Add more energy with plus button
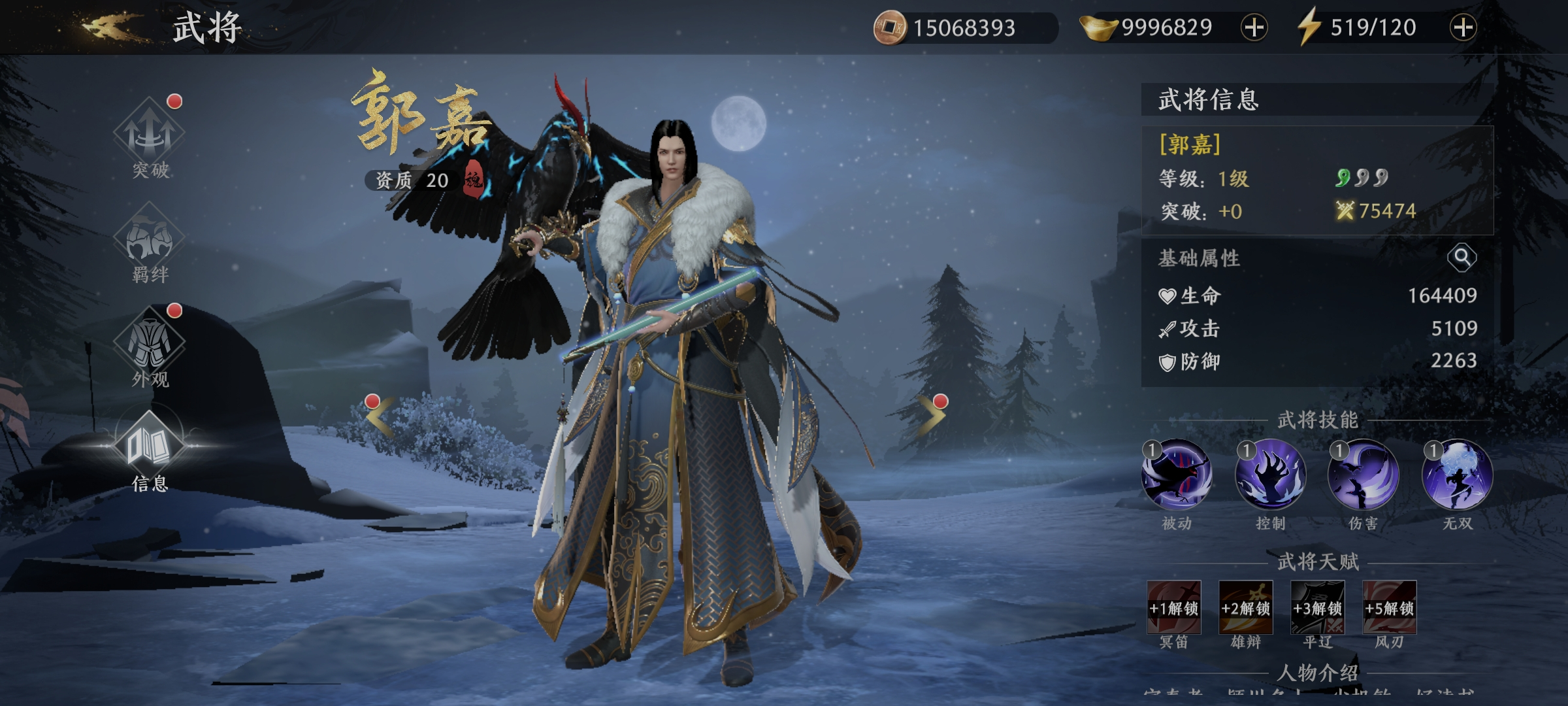This screenshot has height=706, width=1568. 1463,27
